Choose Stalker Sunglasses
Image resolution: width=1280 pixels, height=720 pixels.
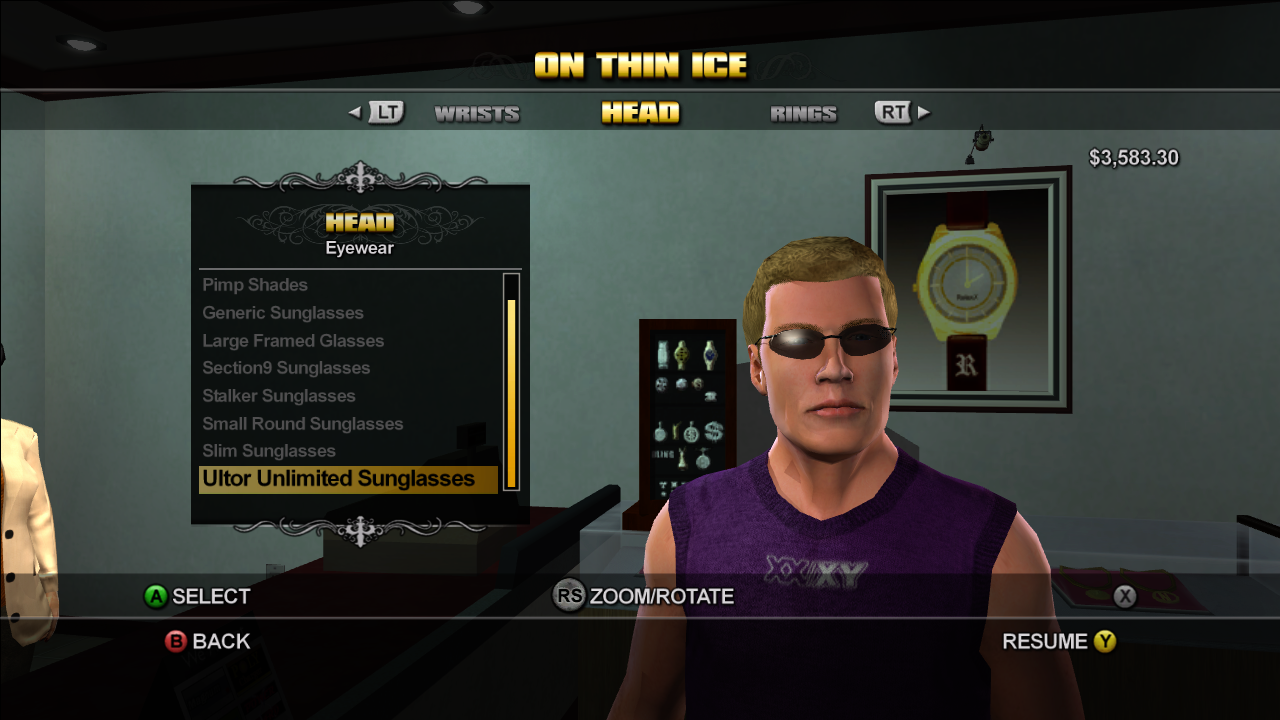point(279,396)
